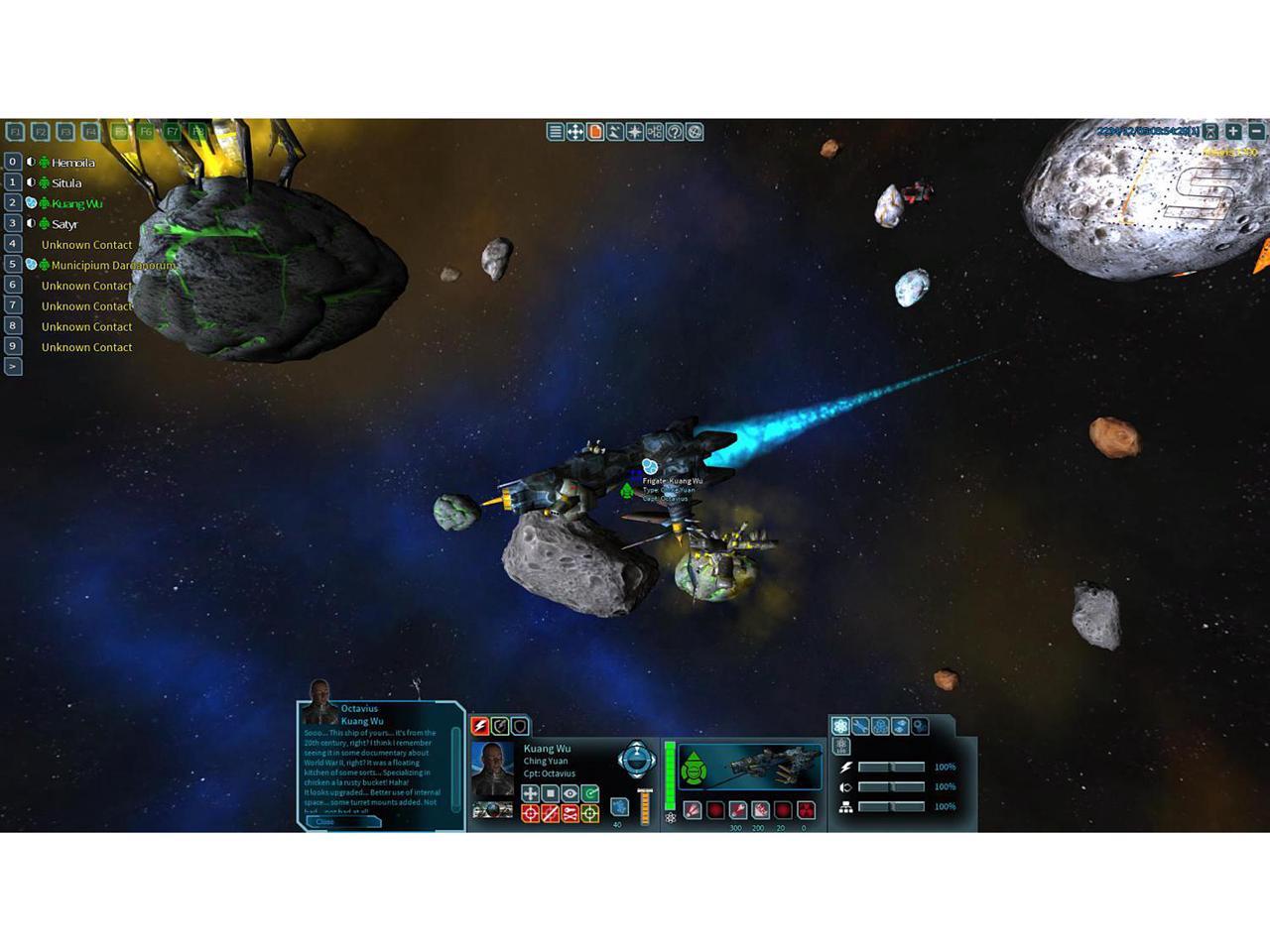Click the Kuang Wu ship thumbnail
This screenshot has height=952, width=1270.
point(773,765)
